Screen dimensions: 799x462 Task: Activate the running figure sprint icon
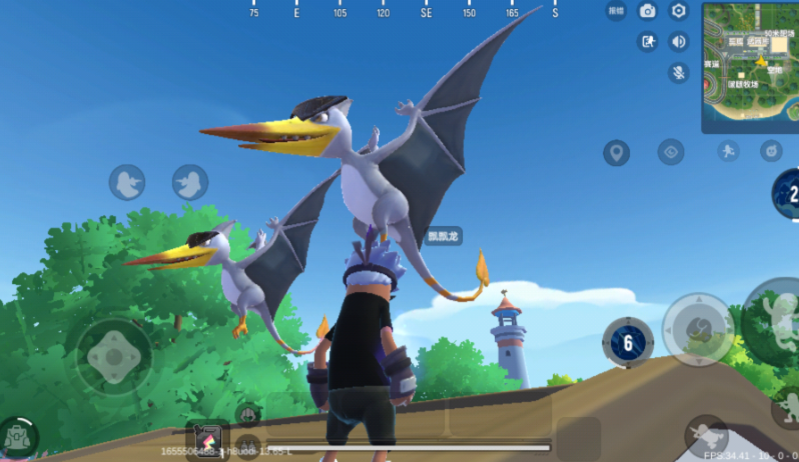[x=727, y=151]
